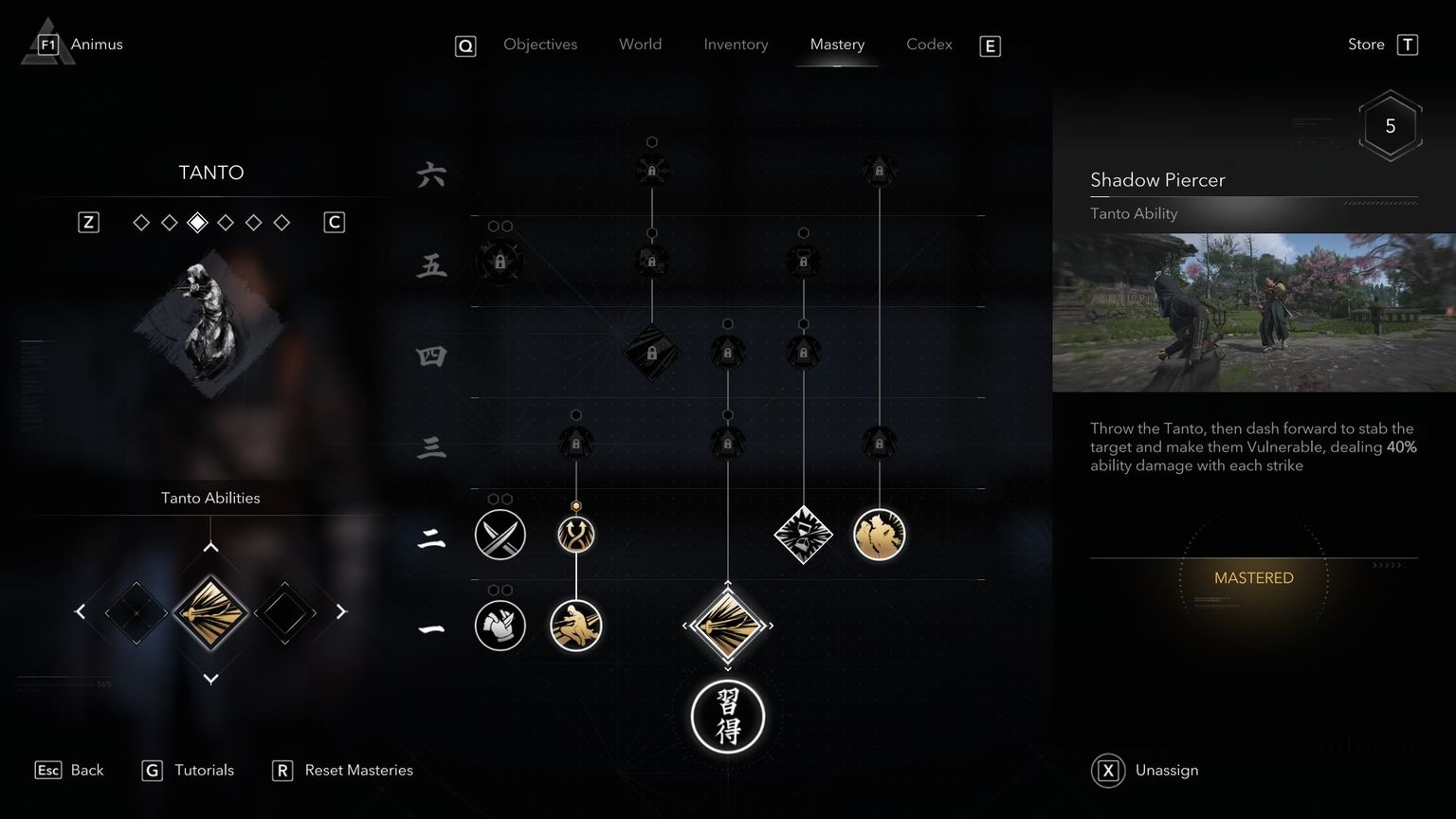Switch to the Inventory tab

(x=736, y=45)
